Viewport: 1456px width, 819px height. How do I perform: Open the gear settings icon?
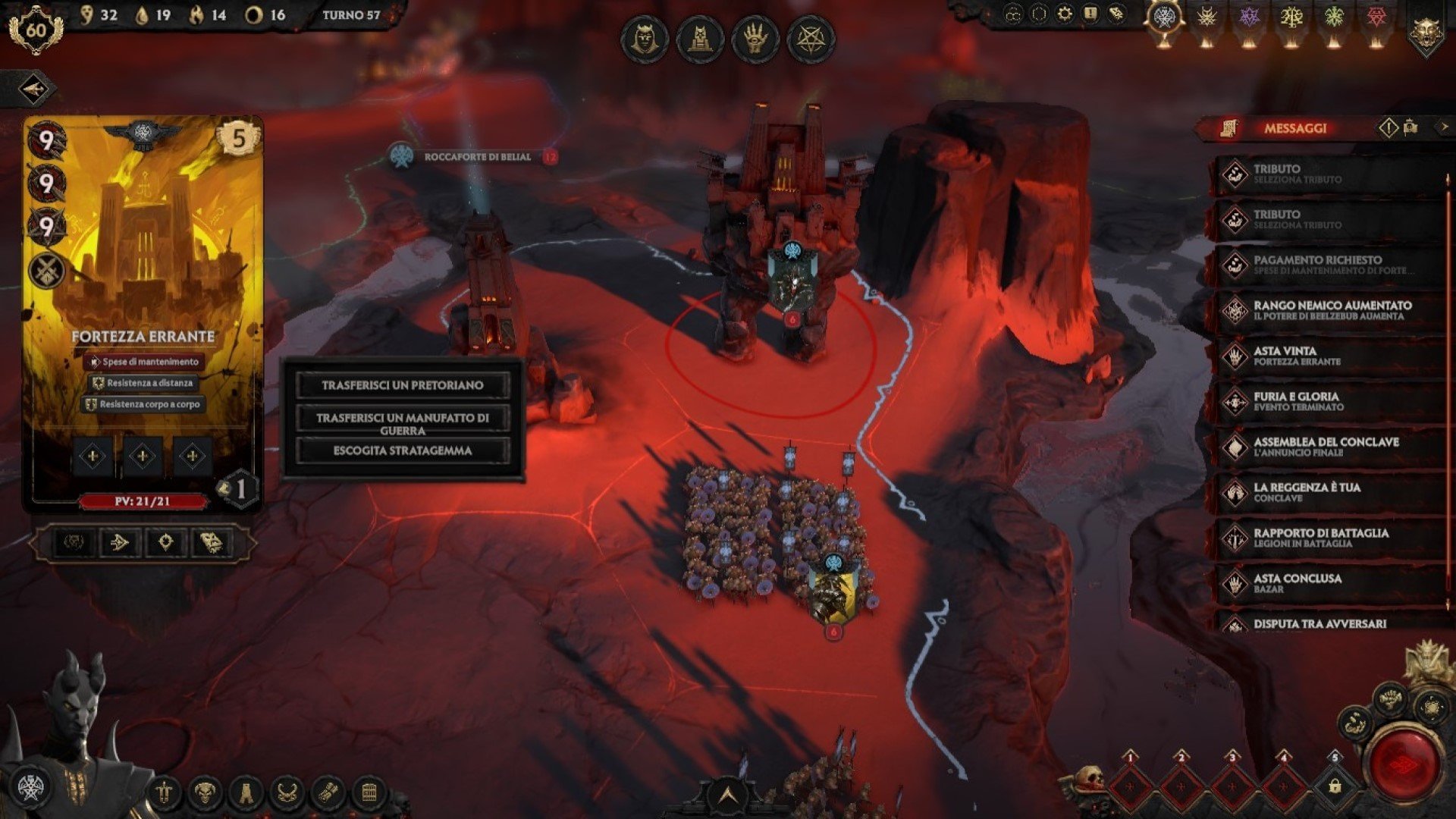click(1065, 14)
